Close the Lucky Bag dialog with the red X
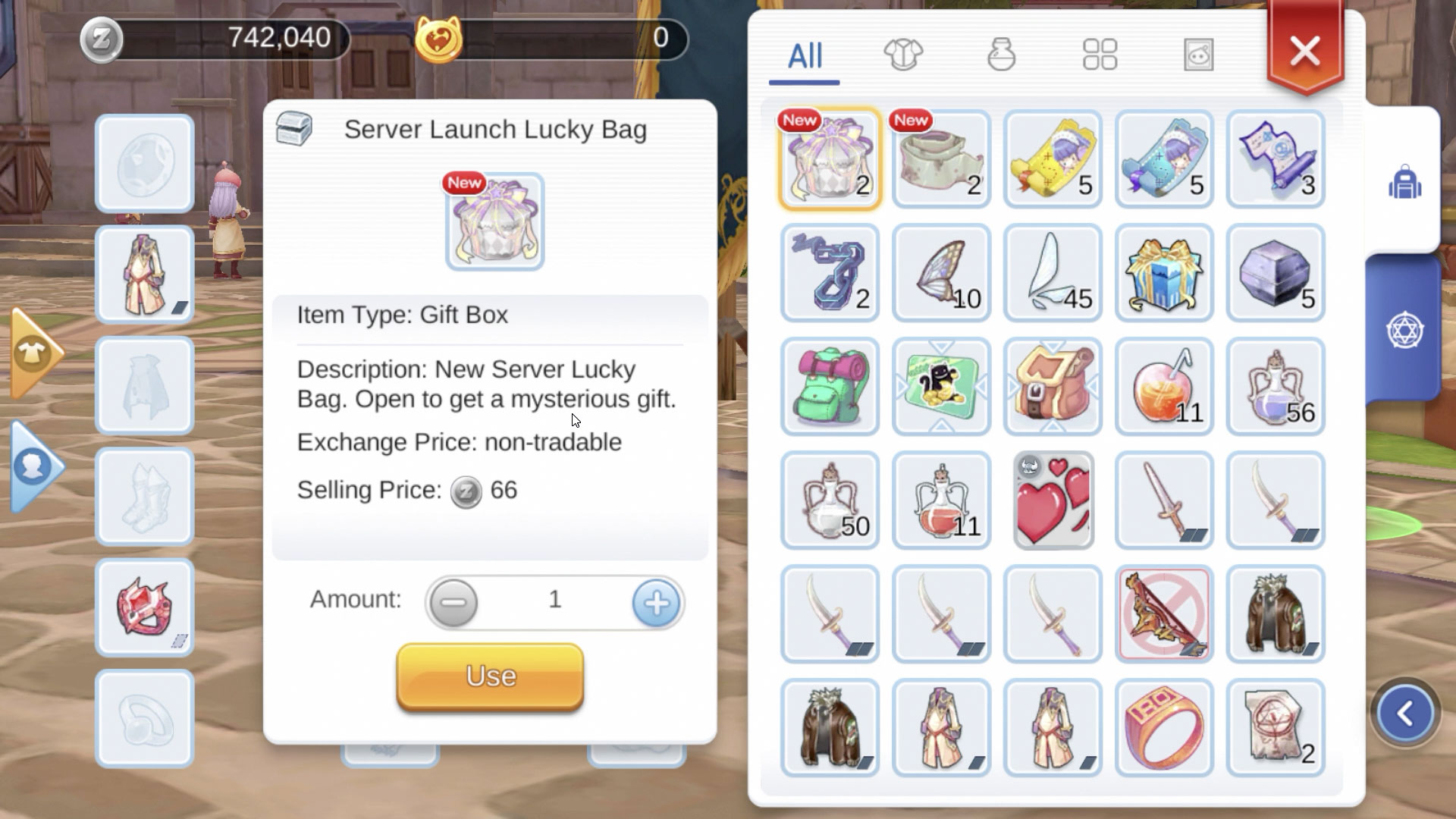Viewport: 1456px width, 819px height. (1304, 50)
